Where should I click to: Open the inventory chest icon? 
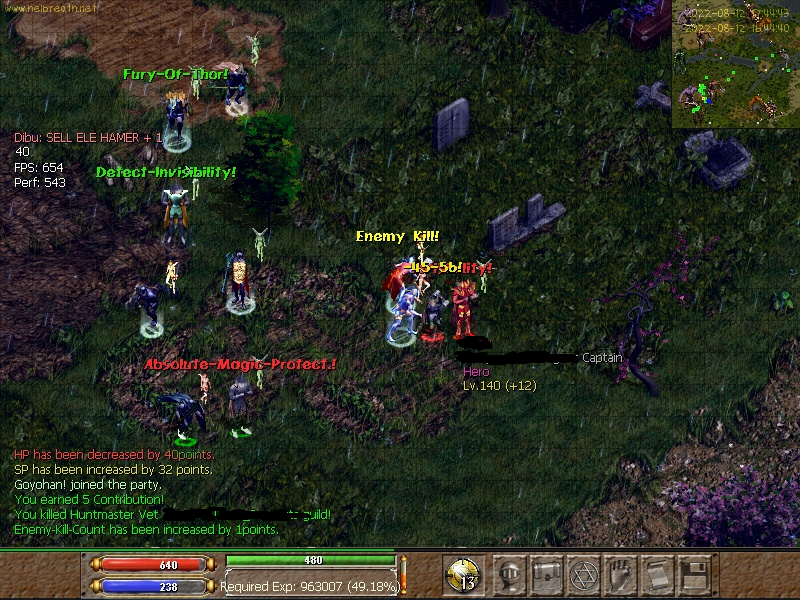[x=547, y=574]
